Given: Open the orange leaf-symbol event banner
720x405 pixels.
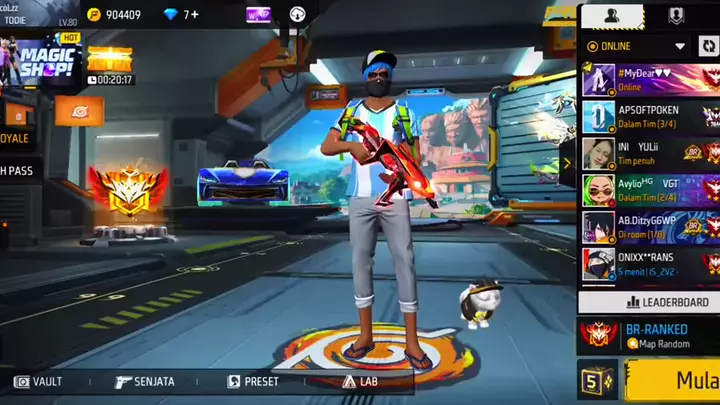Looking at the screenshot, I should tap(79, 111).
